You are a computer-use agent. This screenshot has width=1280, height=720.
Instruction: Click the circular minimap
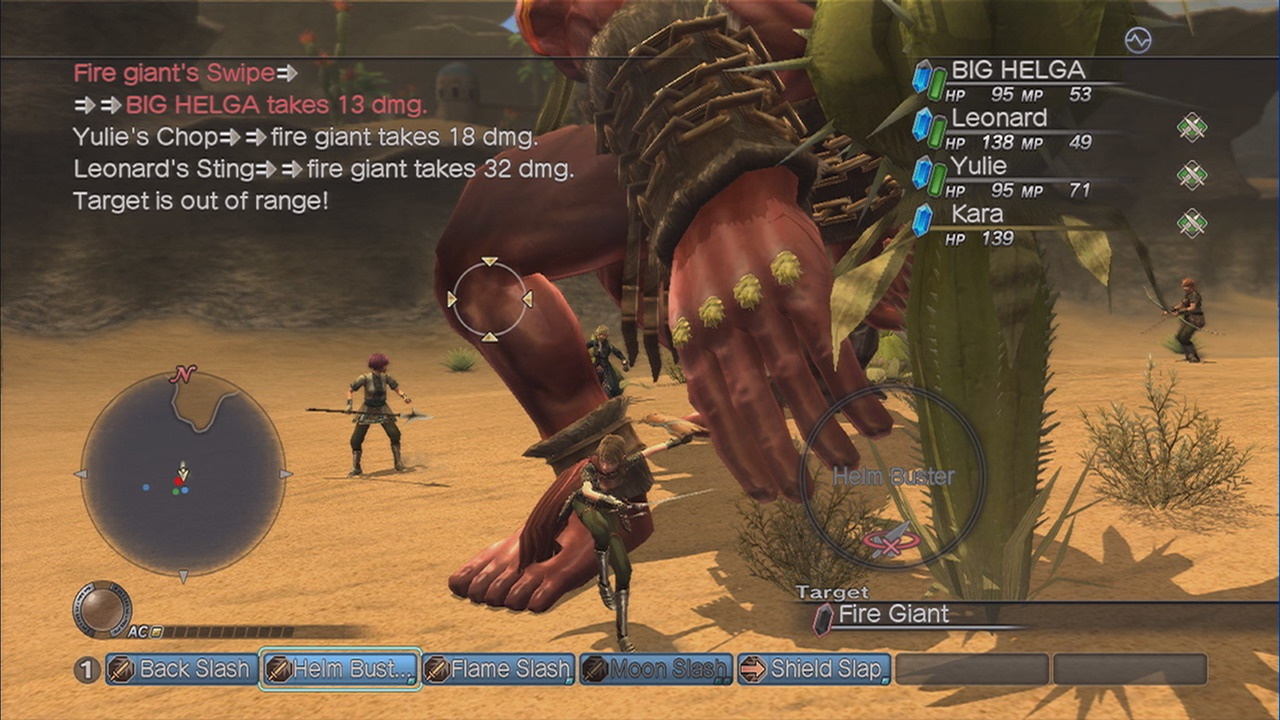183,475
